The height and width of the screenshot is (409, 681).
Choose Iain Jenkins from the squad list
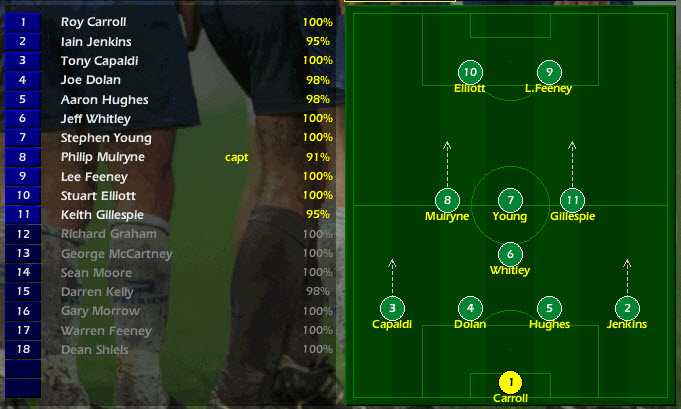pos(95,42)
